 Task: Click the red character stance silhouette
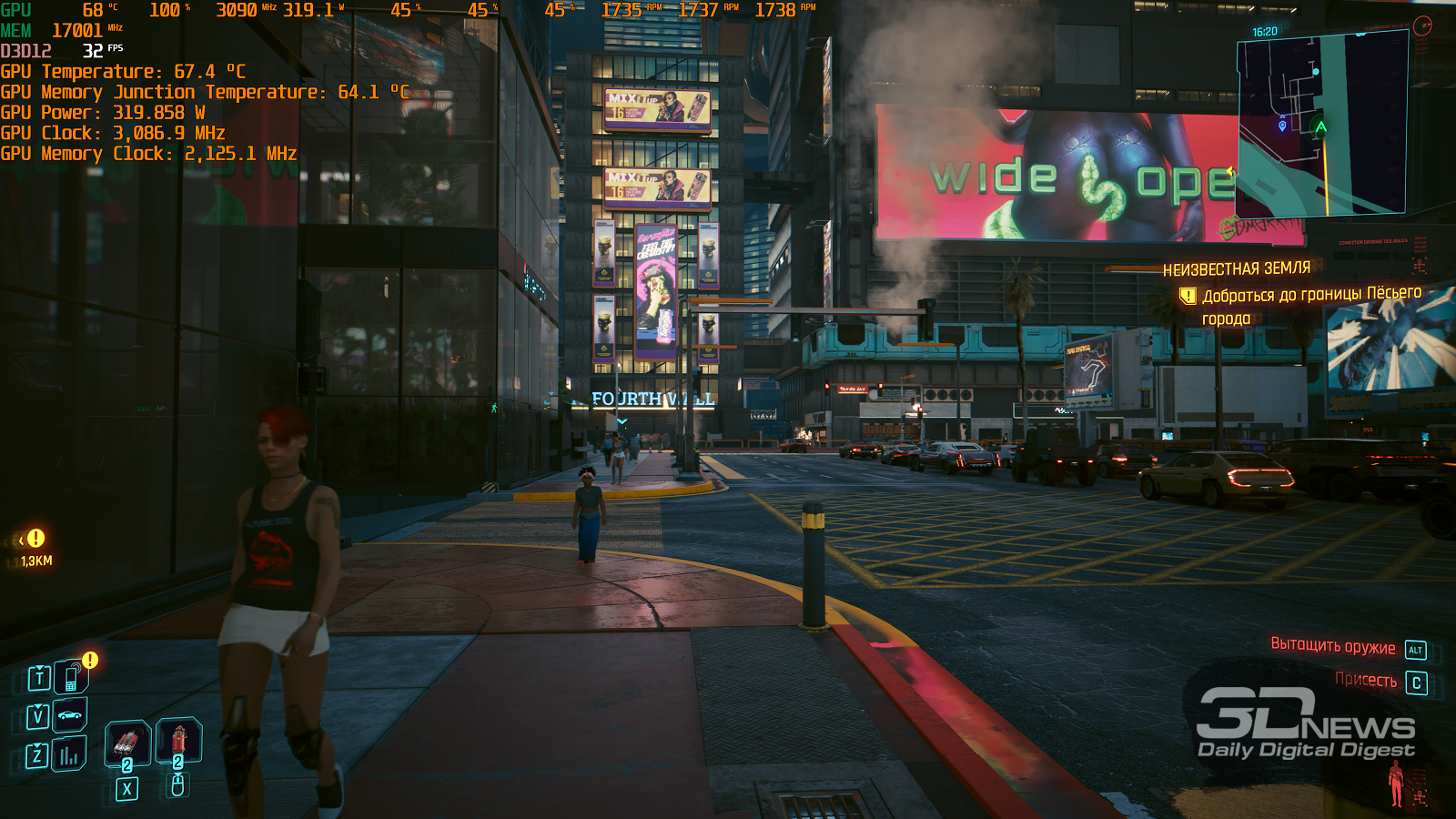click(1396, 783)
